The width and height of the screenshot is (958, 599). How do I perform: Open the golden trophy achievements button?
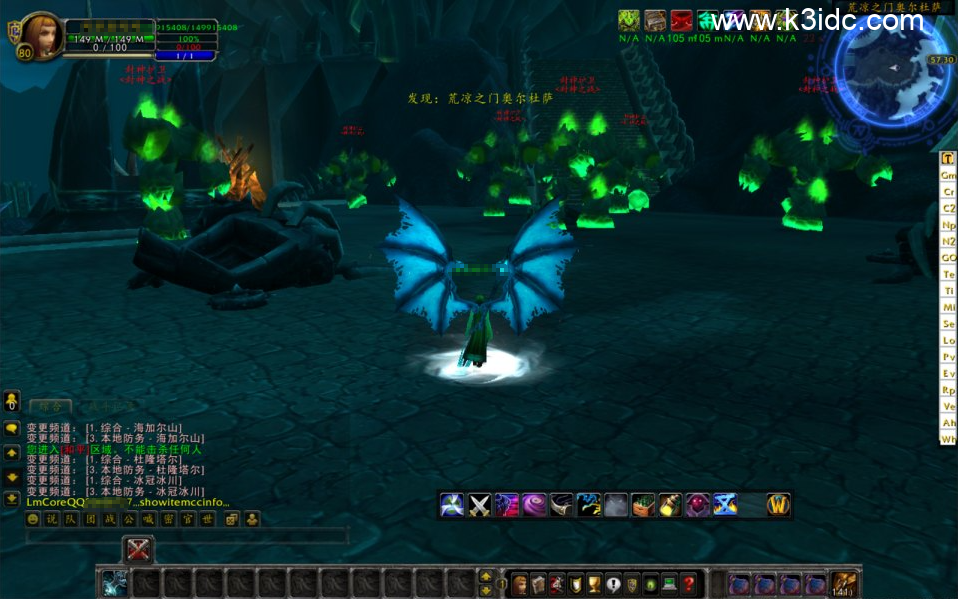coord(595,584)
